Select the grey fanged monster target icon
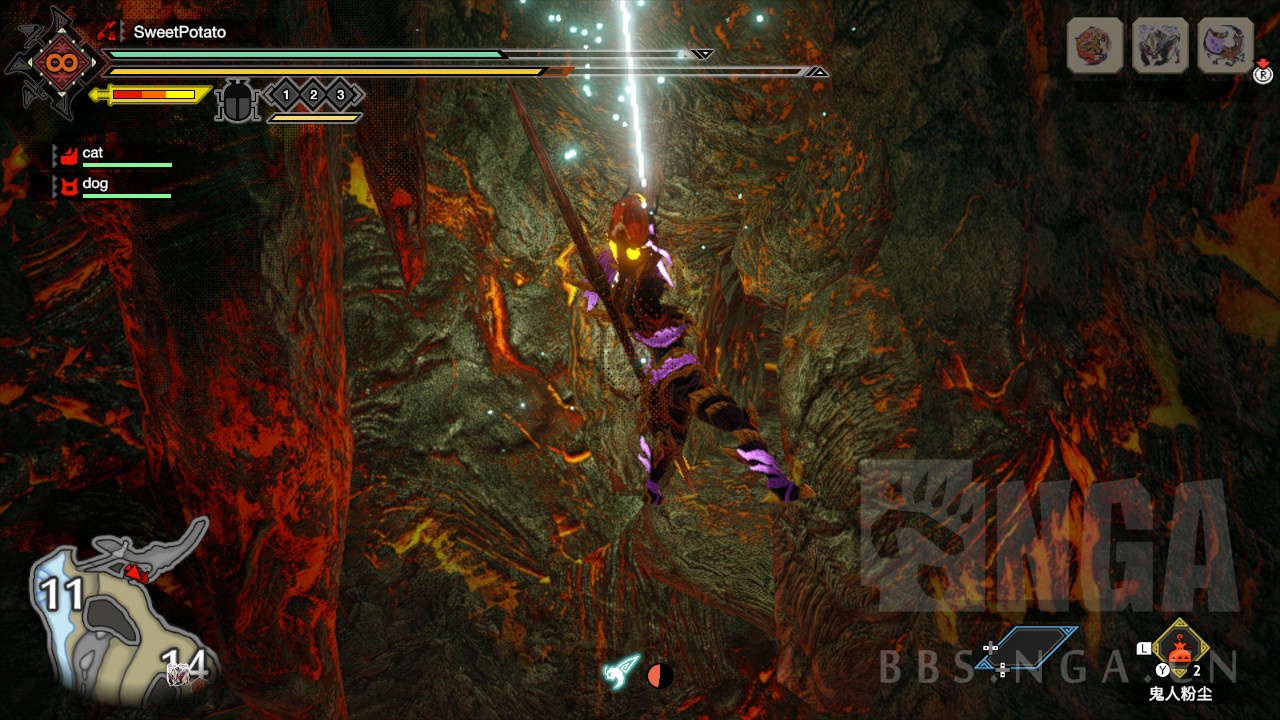 click(x=1160, y=45)
